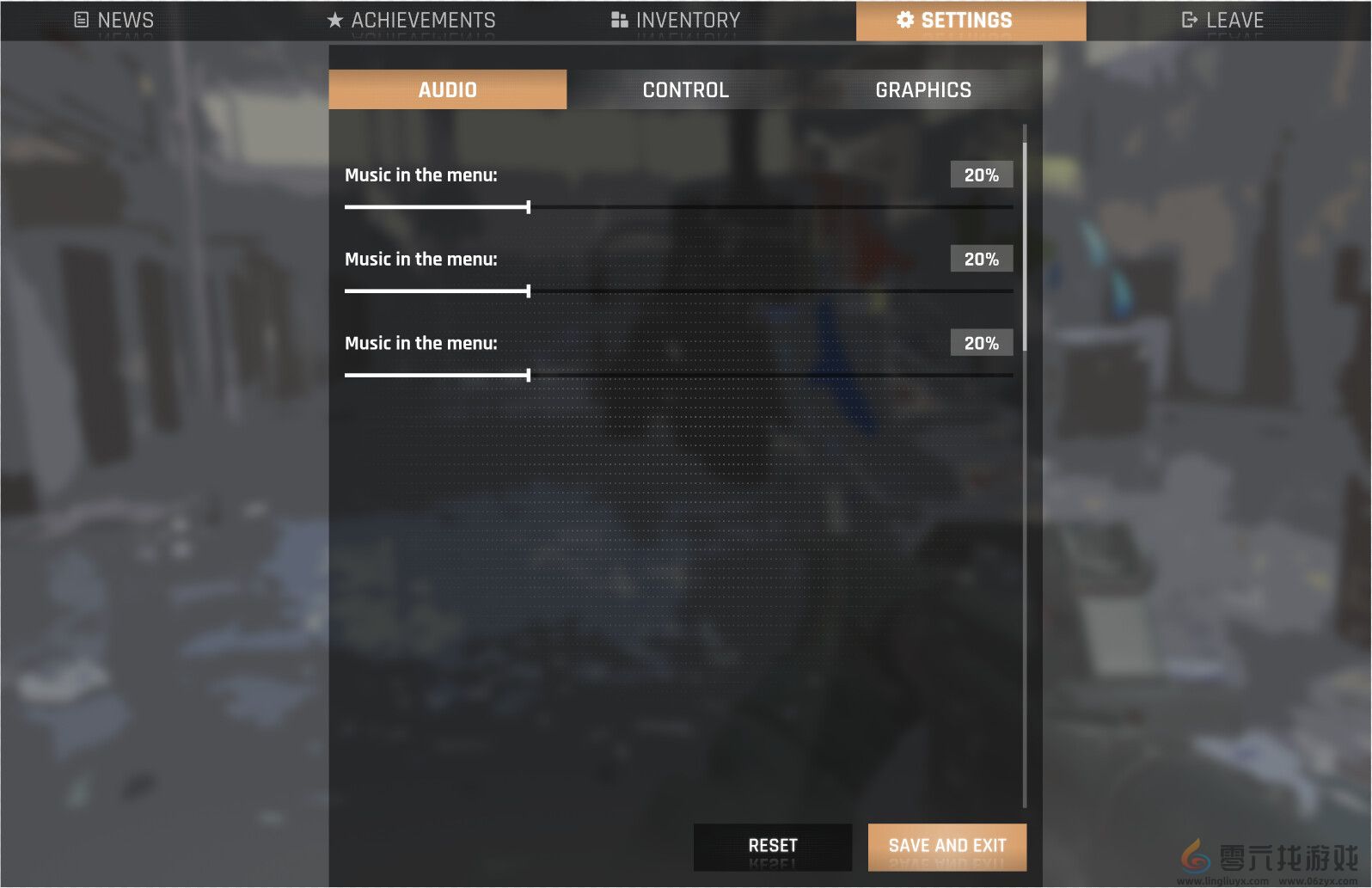This screenshot has height=888, width=1372.
Task: Open the Inventory menu
Action: pyautogui.click(x=676, y=20)
